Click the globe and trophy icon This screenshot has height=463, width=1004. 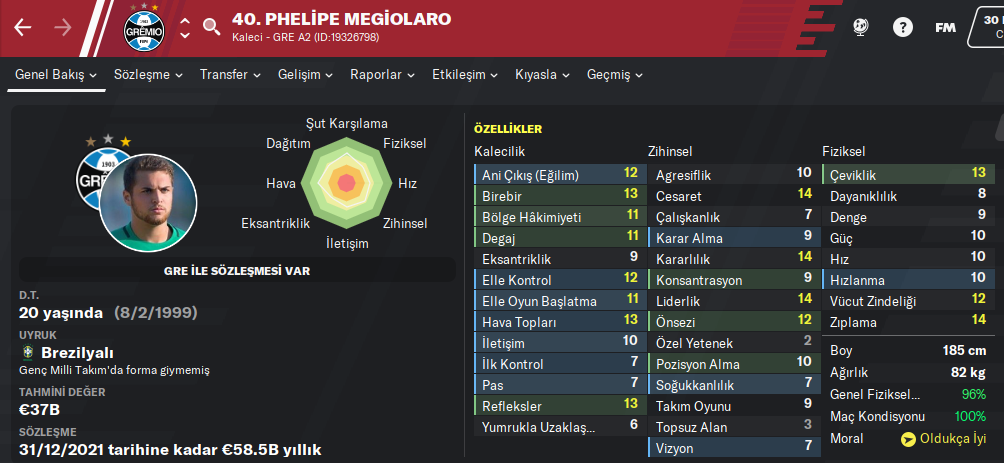[x=860, y=27]
